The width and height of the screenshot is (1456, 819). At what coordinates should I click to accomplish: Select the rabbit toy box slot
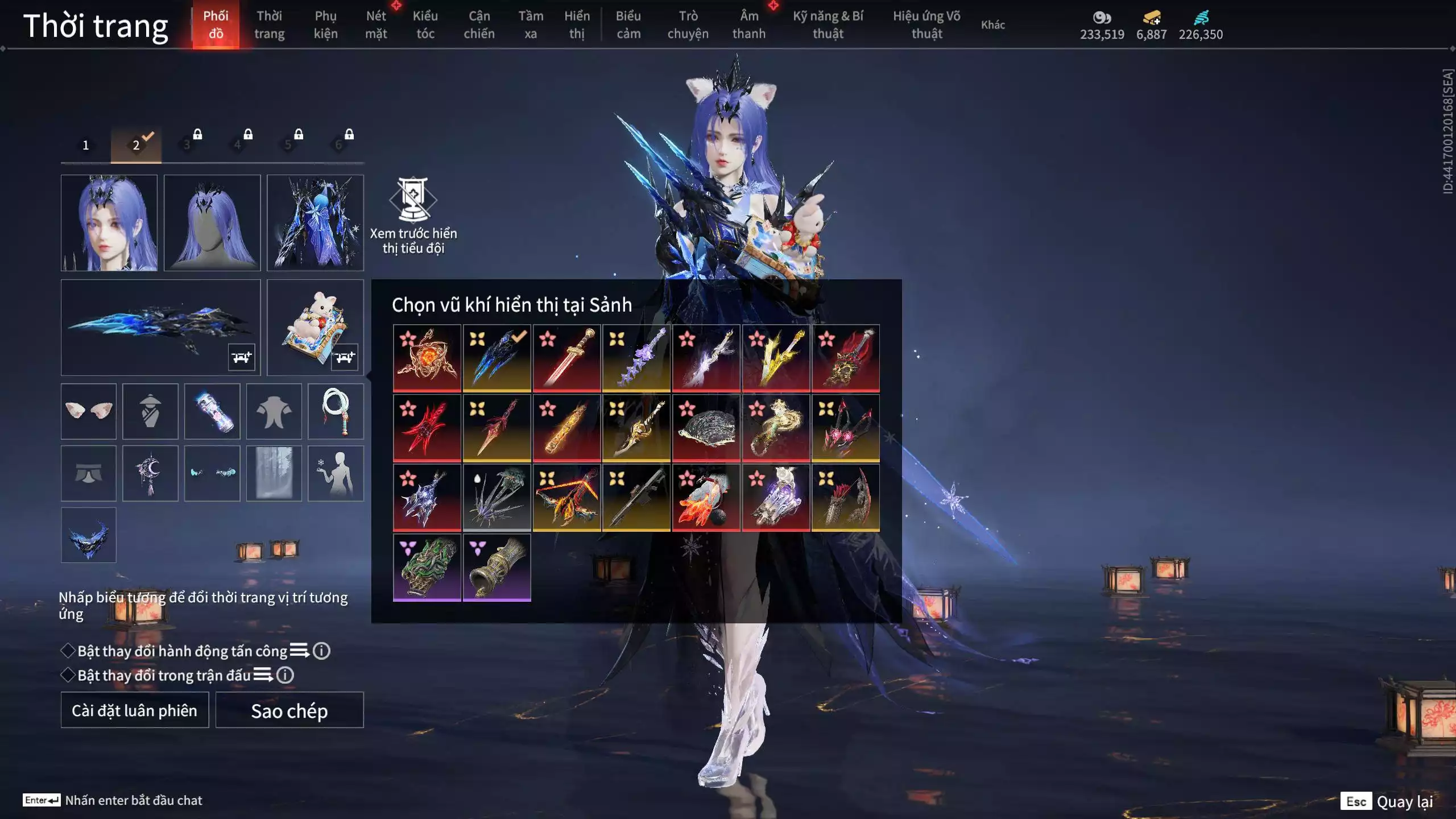[x=315, y=327]
